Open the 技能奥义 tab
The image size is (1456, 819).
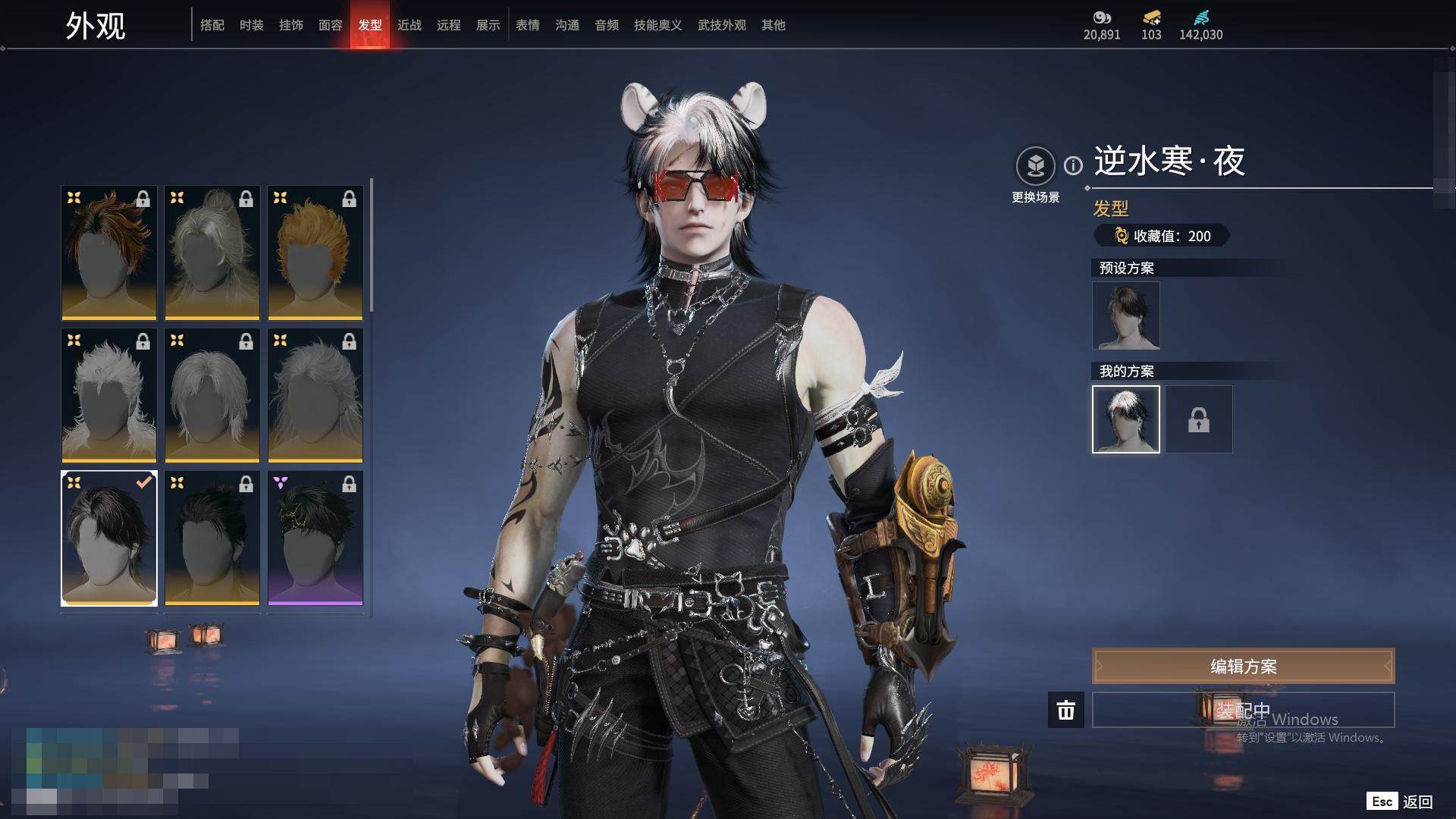[x=658, y=25]
